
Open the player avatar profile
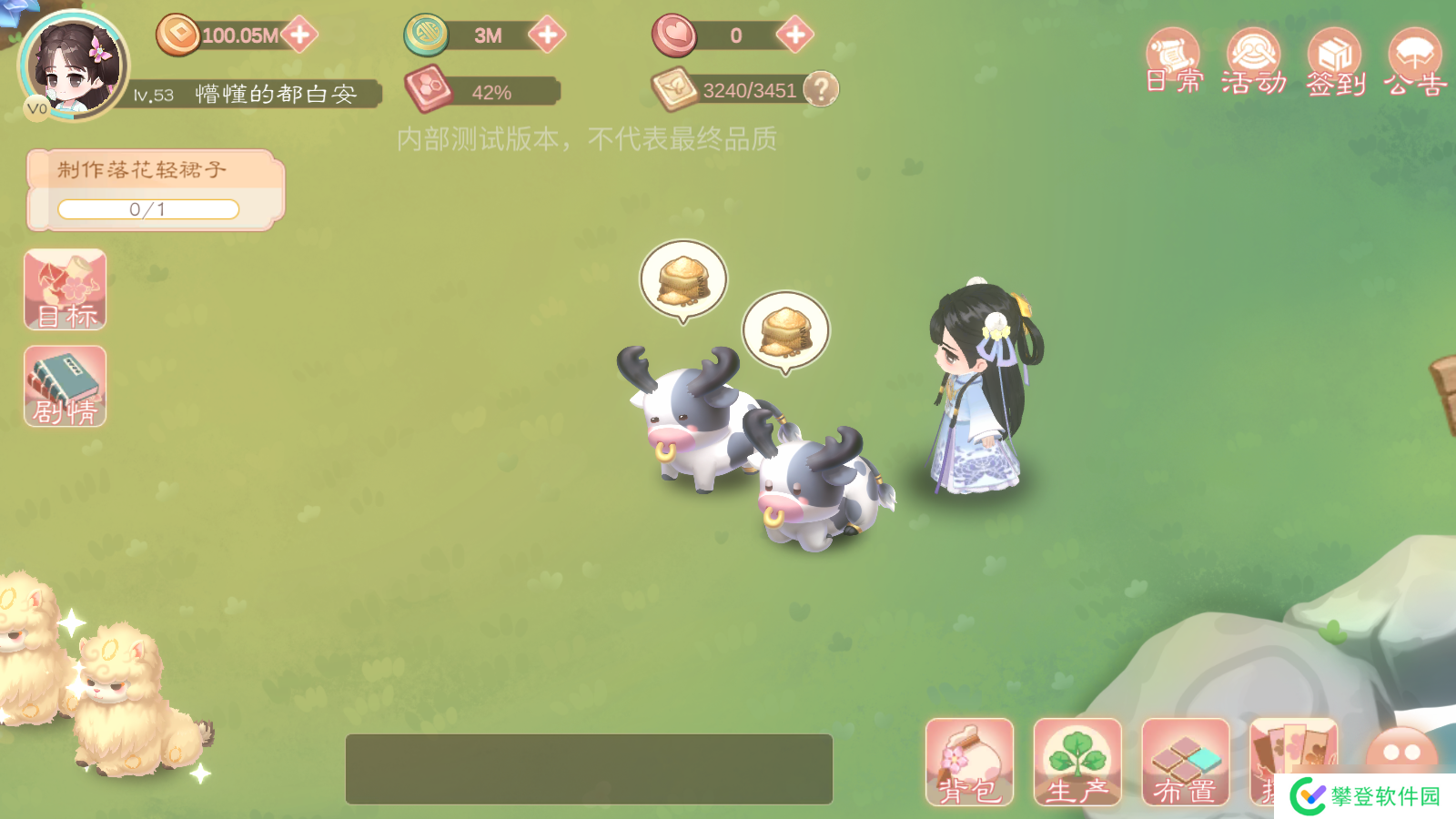73,66
